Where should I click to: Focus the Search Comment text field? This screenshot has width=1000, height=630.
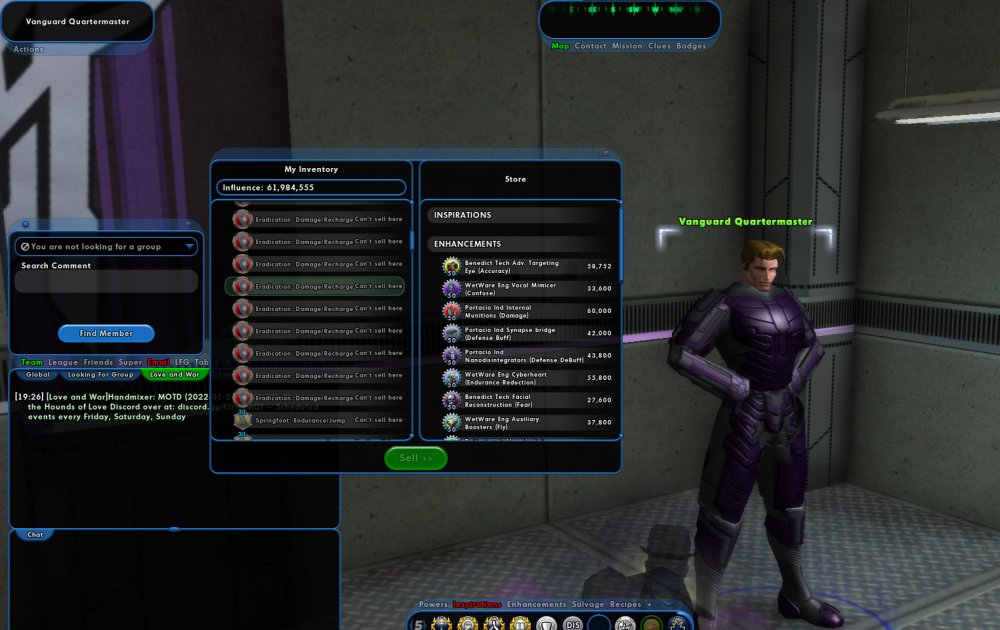pyautogui.click(x=106, y=282)
